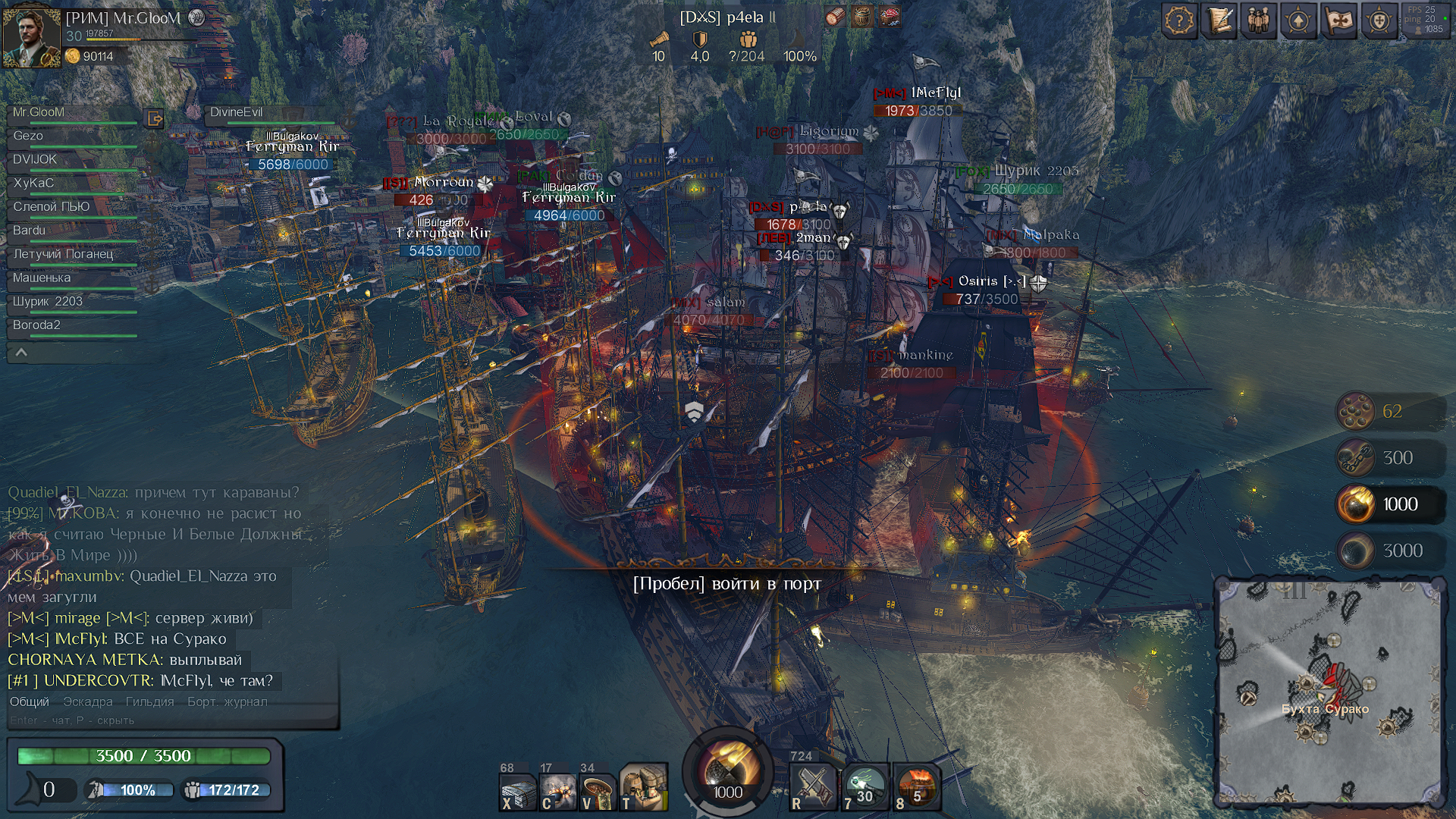Open the Бухта Сурако minimap
Image resolution: width=1456 pixels, height=819 pixels.
click(x=1329, y=692)
